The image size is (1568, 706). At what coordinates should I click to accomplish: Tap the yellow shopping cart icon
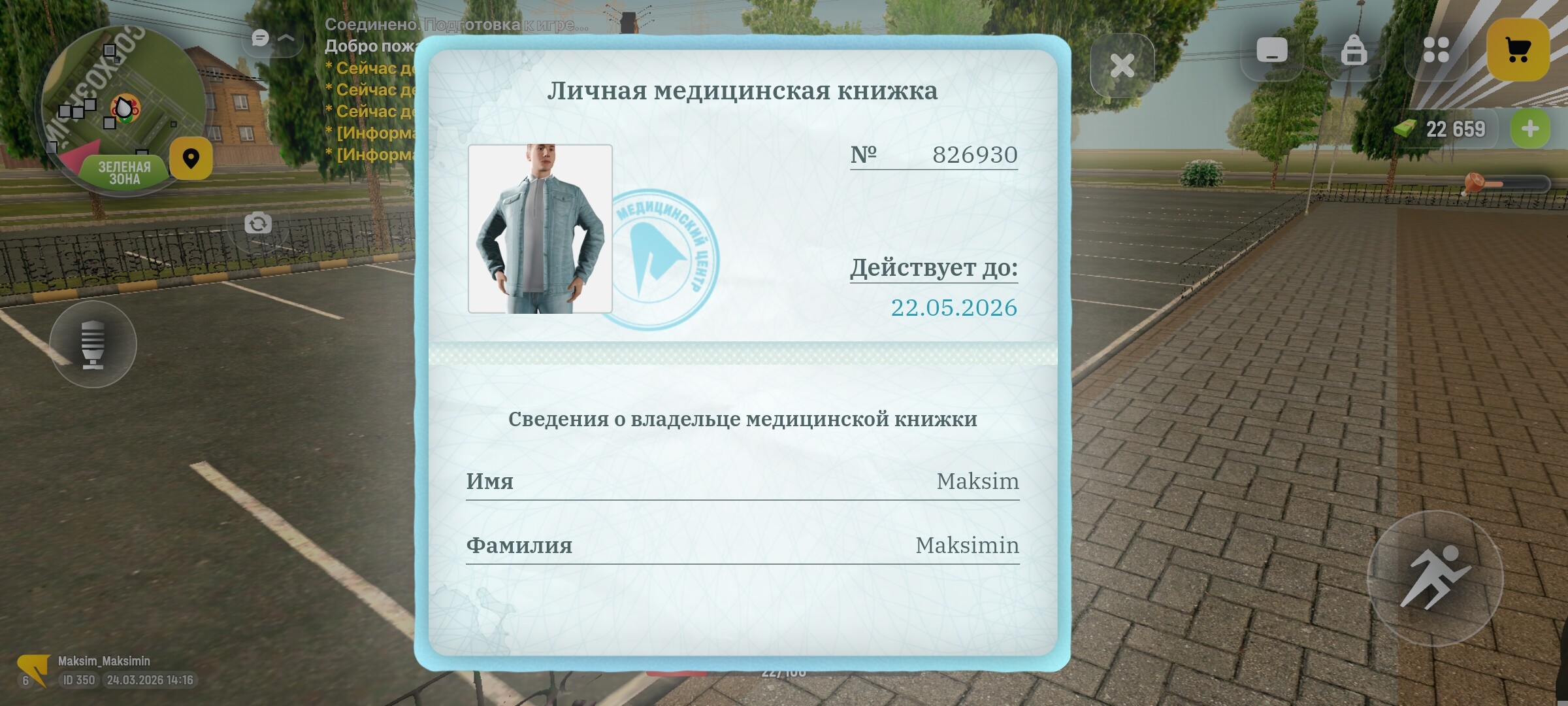[1517, 49]
